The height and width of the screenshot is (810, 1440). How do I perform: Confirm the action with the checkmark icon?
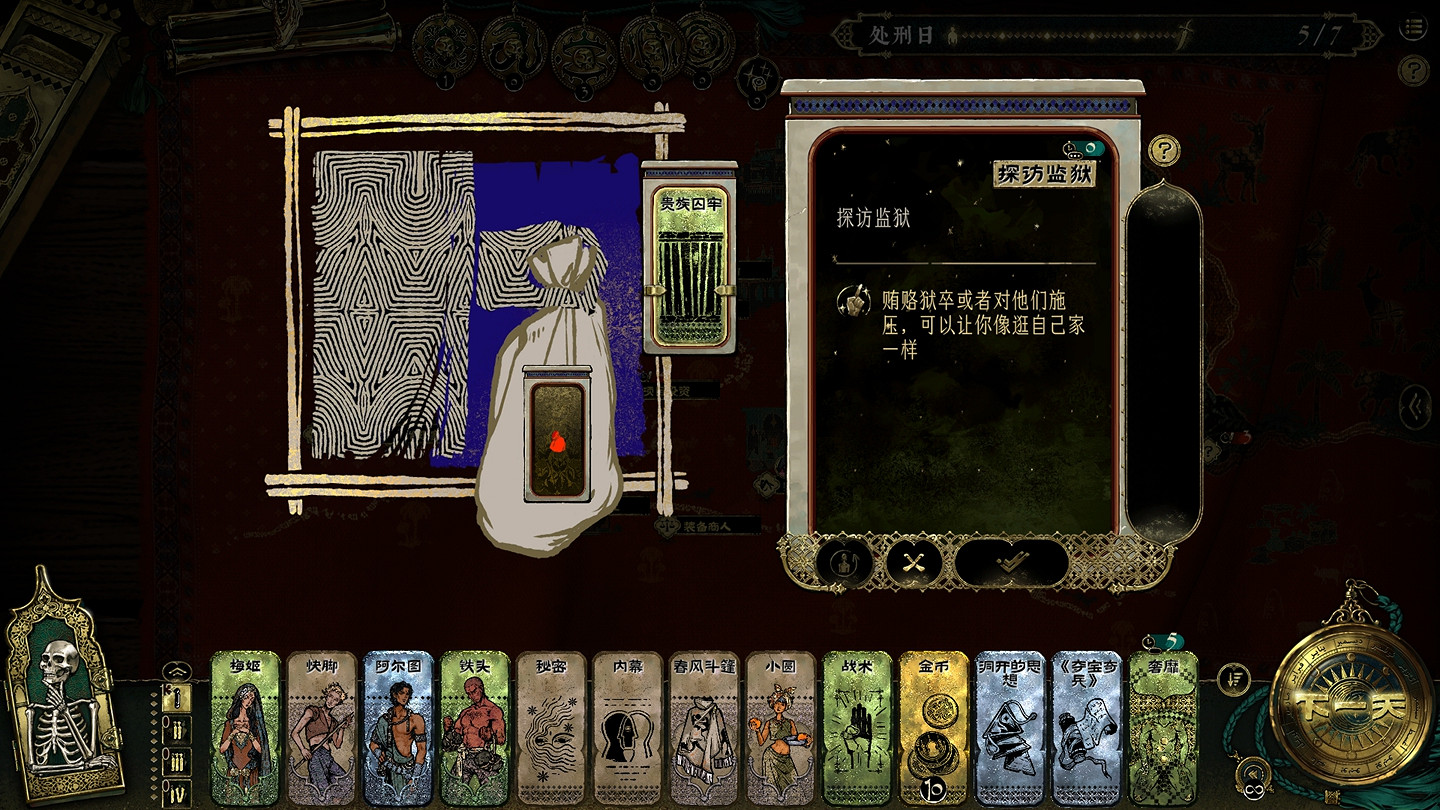point(1012,562)
